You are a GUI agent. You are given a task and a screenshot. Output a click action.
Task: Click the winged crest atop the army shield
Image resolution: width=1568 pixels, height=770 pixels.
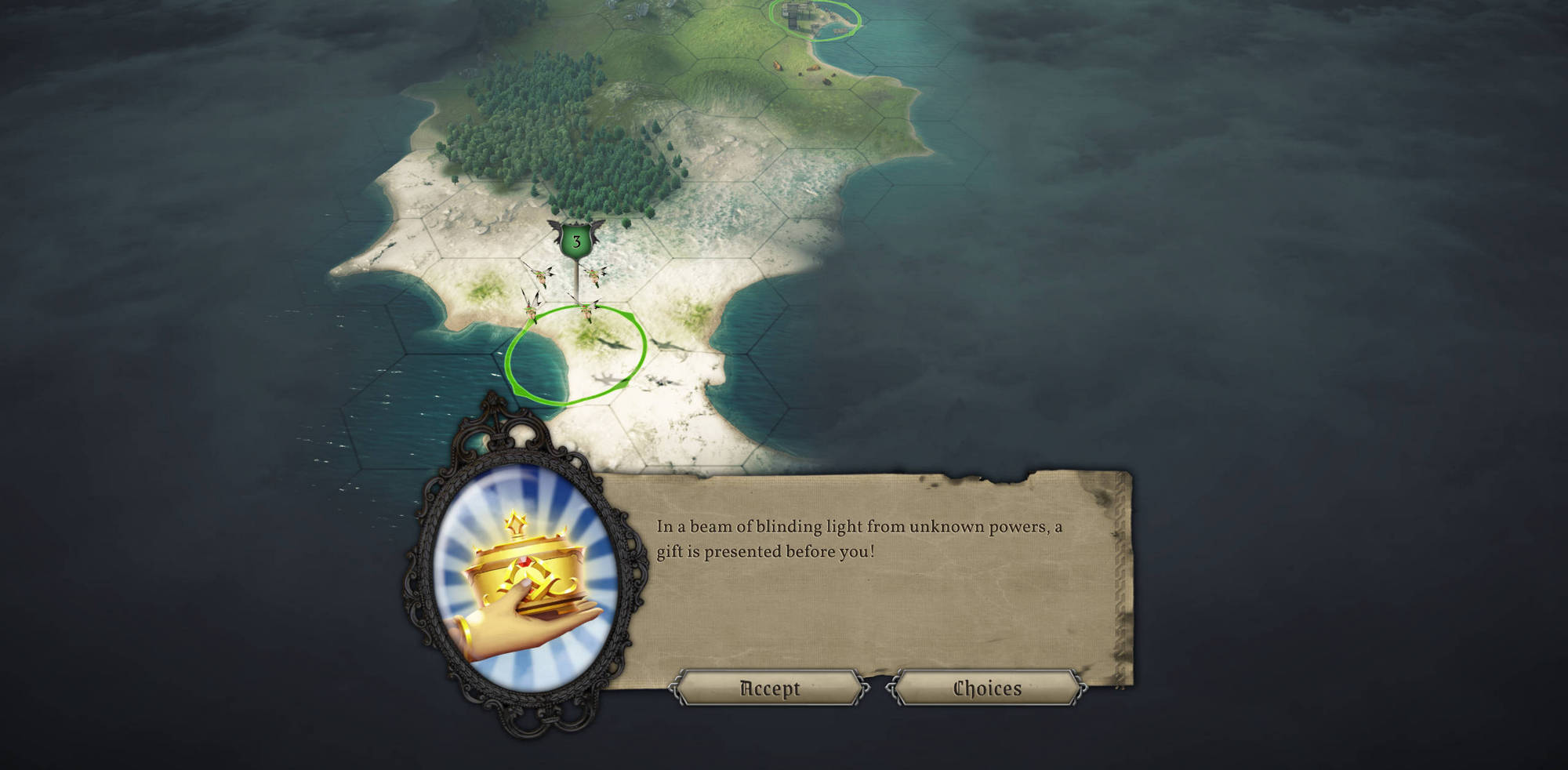(x=575, y=225)
